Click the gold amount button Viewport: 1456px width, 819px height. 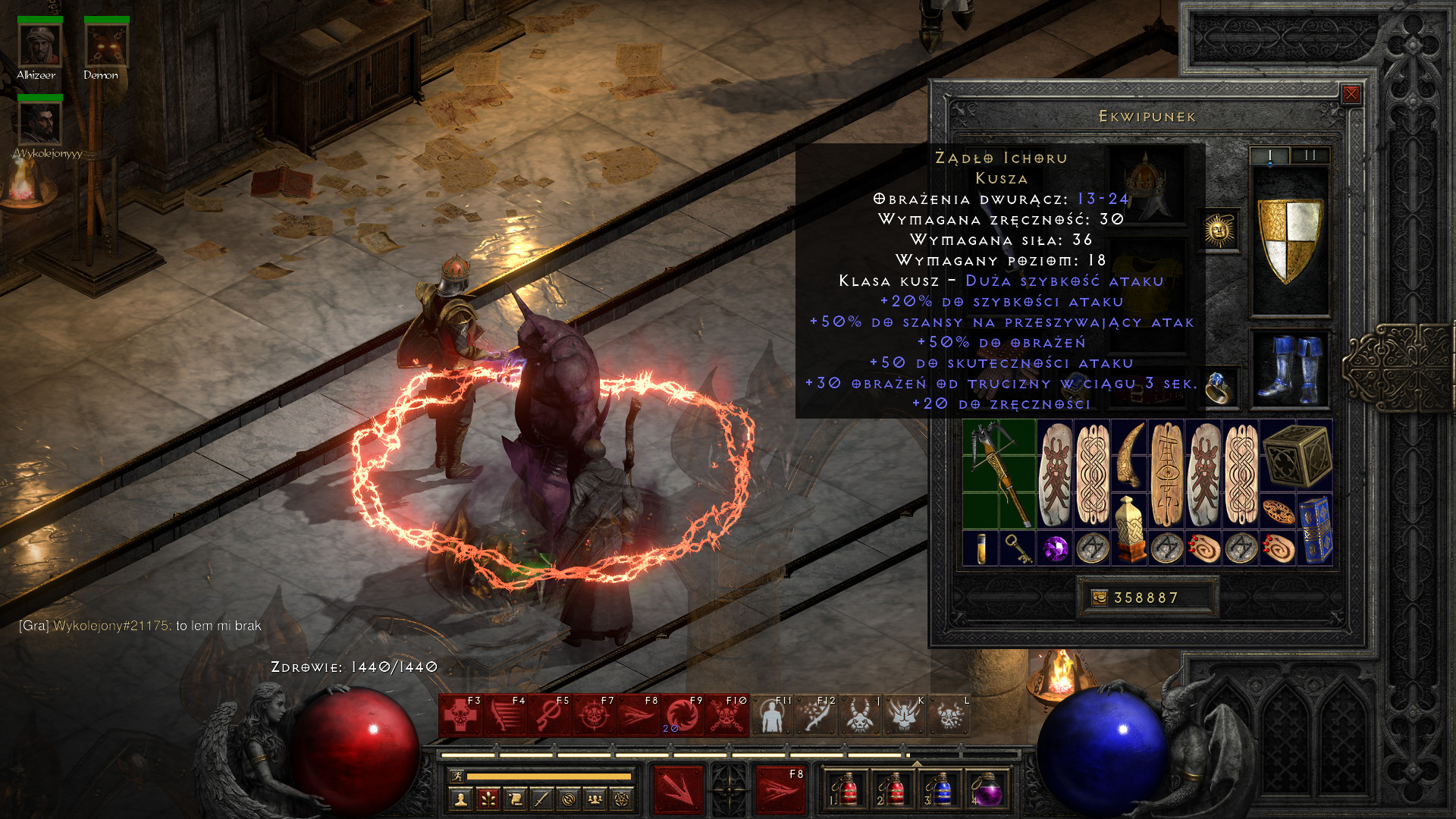coord(1099,598)
